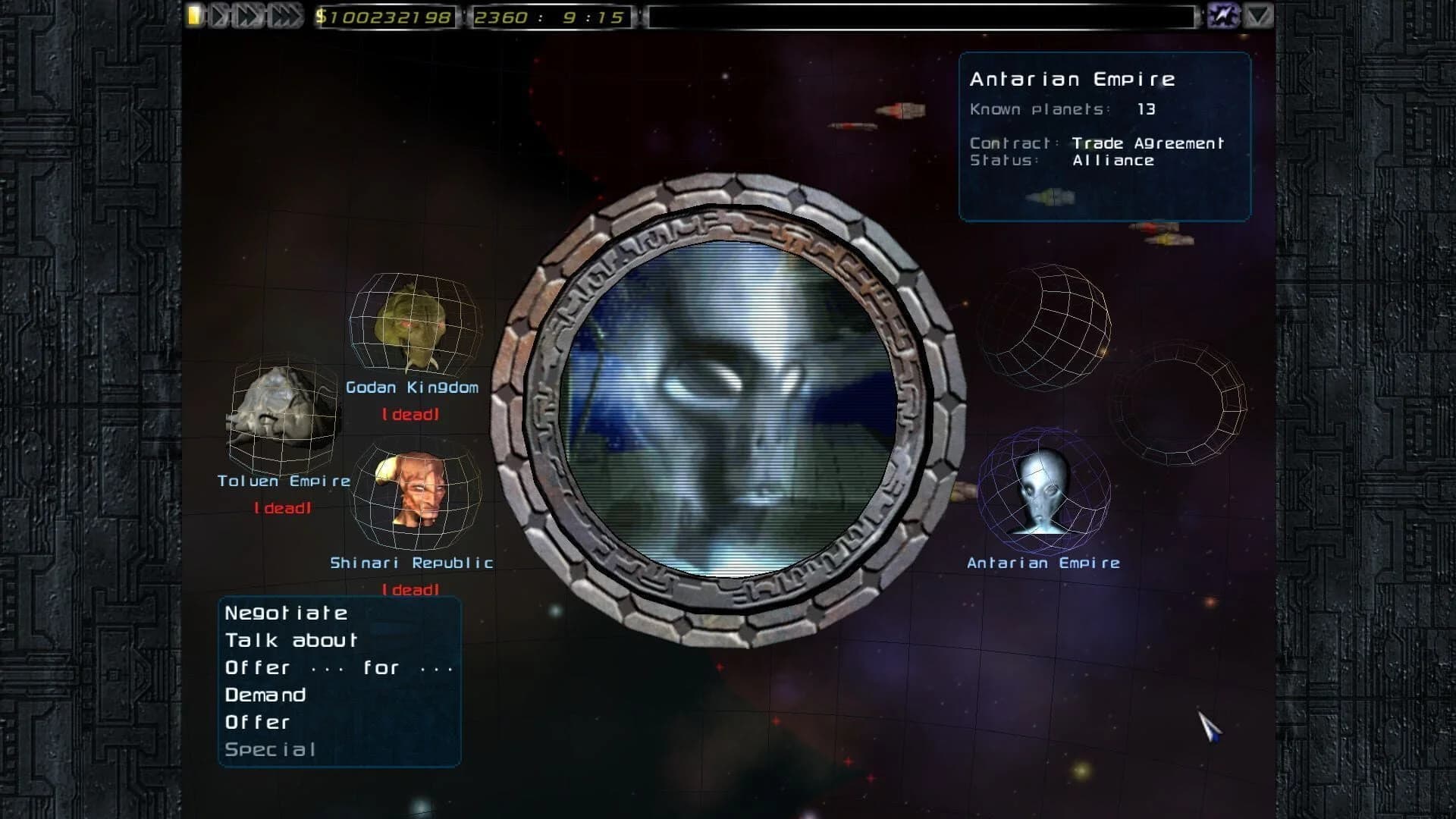Screen dimensions: 1456x819
Task: Select the Offer ... for ... trade option
Action: (x=339, y=667)
